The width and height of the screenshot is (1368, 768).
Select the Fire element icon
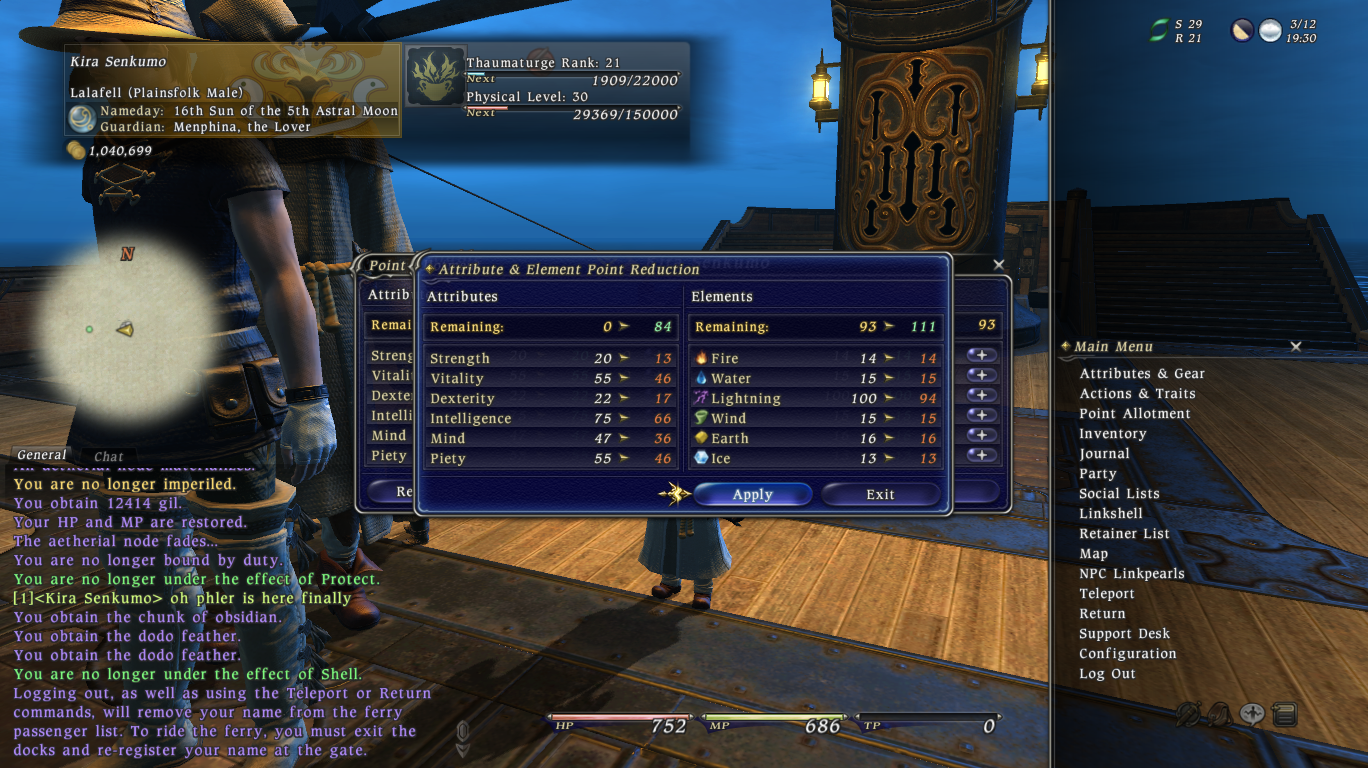click(x=704, y=357)
